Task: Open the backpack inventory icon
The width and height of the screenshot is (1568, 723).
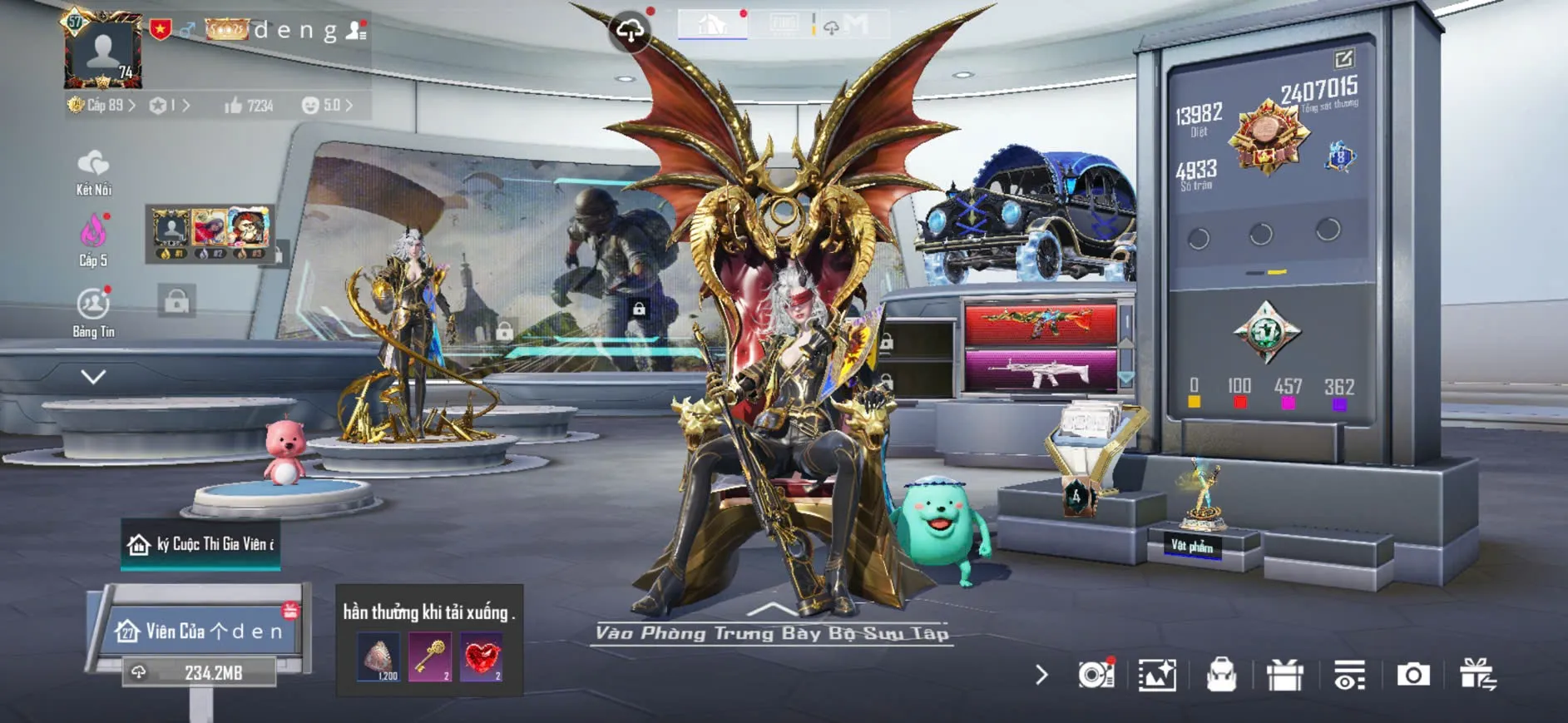Action: click(x=1220, y=675)
